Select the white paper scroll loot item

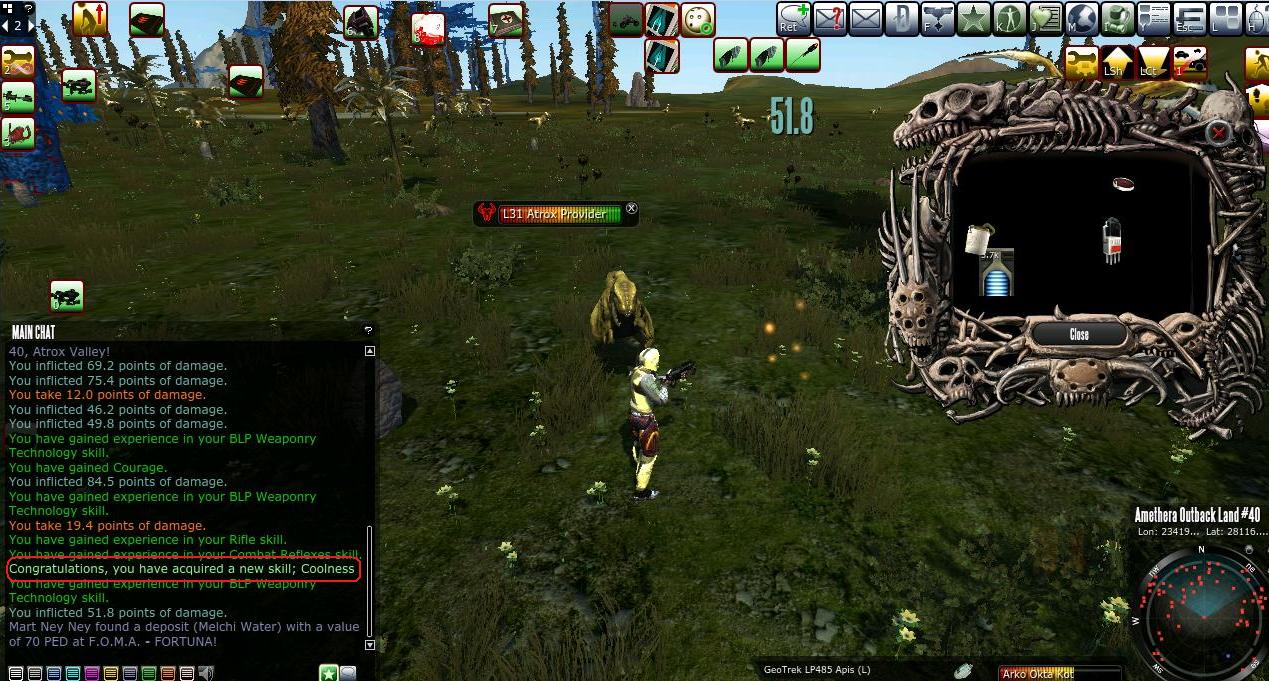click(x=979, y=238)
